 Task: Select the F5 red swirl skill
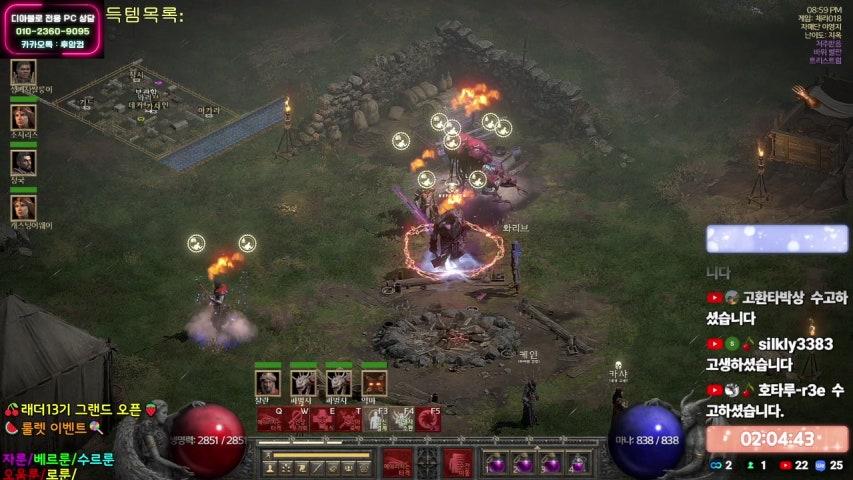tap(429, 419)
